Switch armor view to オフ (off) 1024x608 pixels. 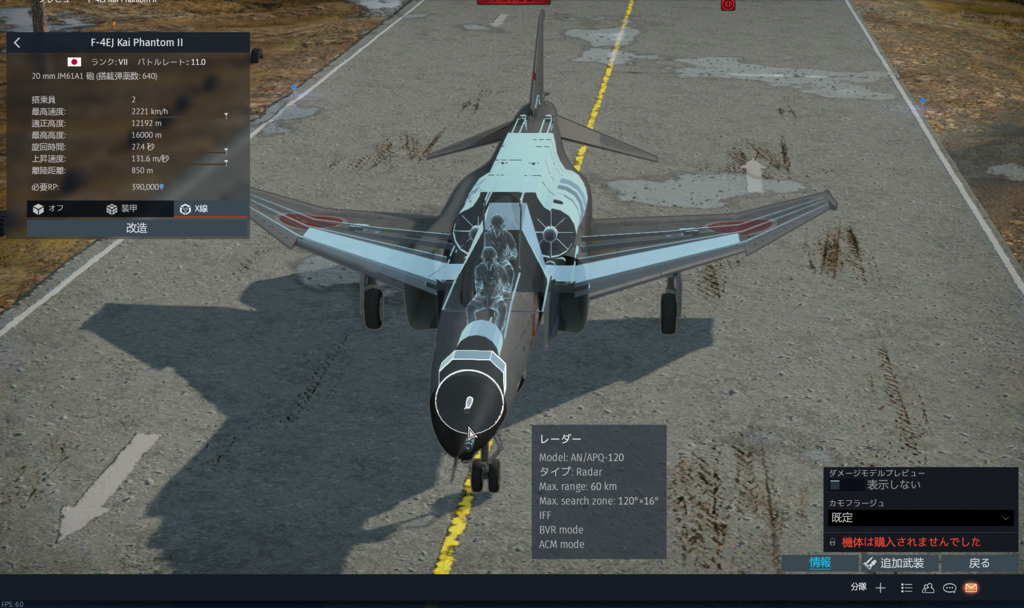coord(48,209)
